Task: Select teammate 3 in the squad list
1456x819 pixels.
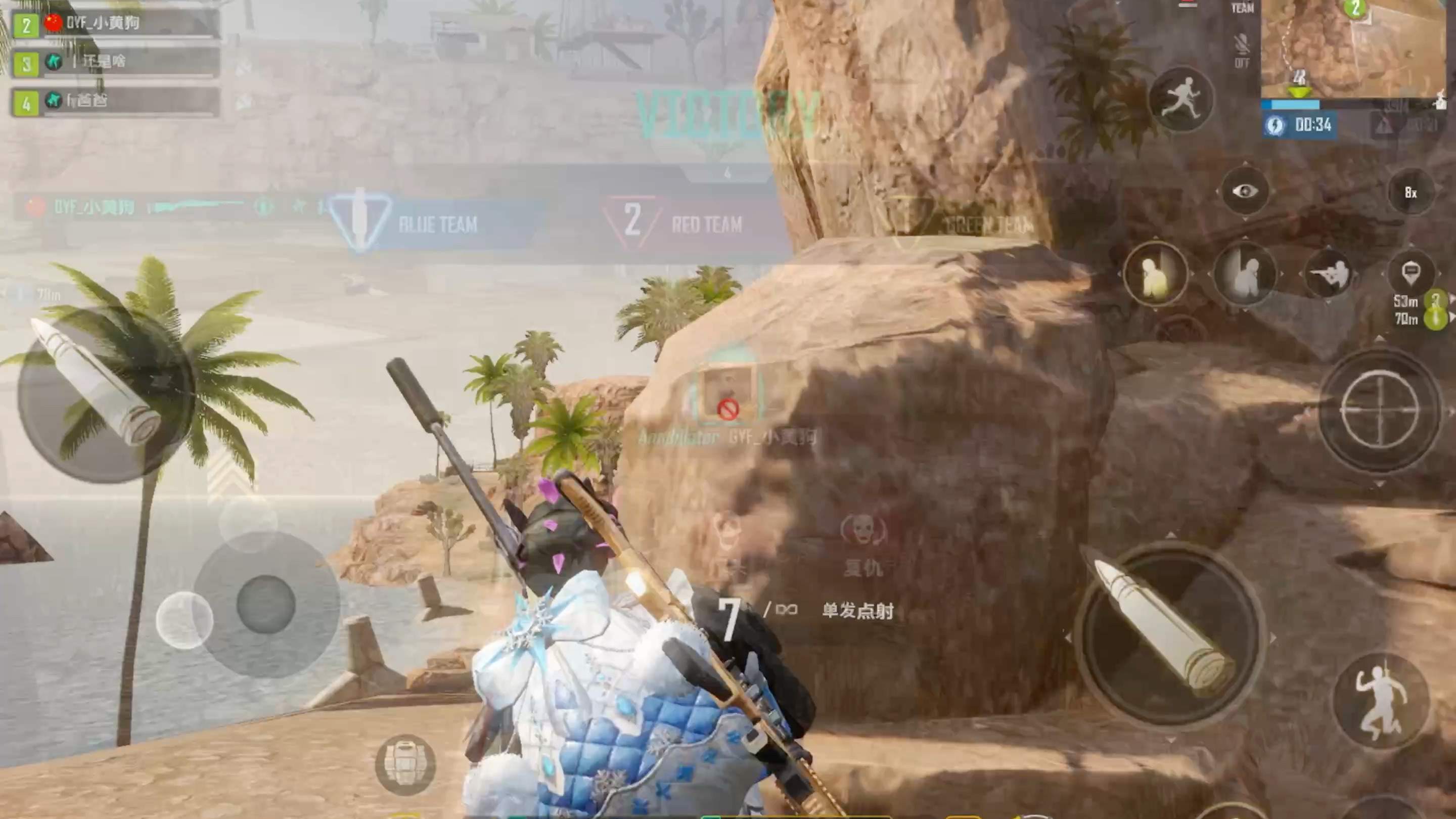Action: click(115, 62)
